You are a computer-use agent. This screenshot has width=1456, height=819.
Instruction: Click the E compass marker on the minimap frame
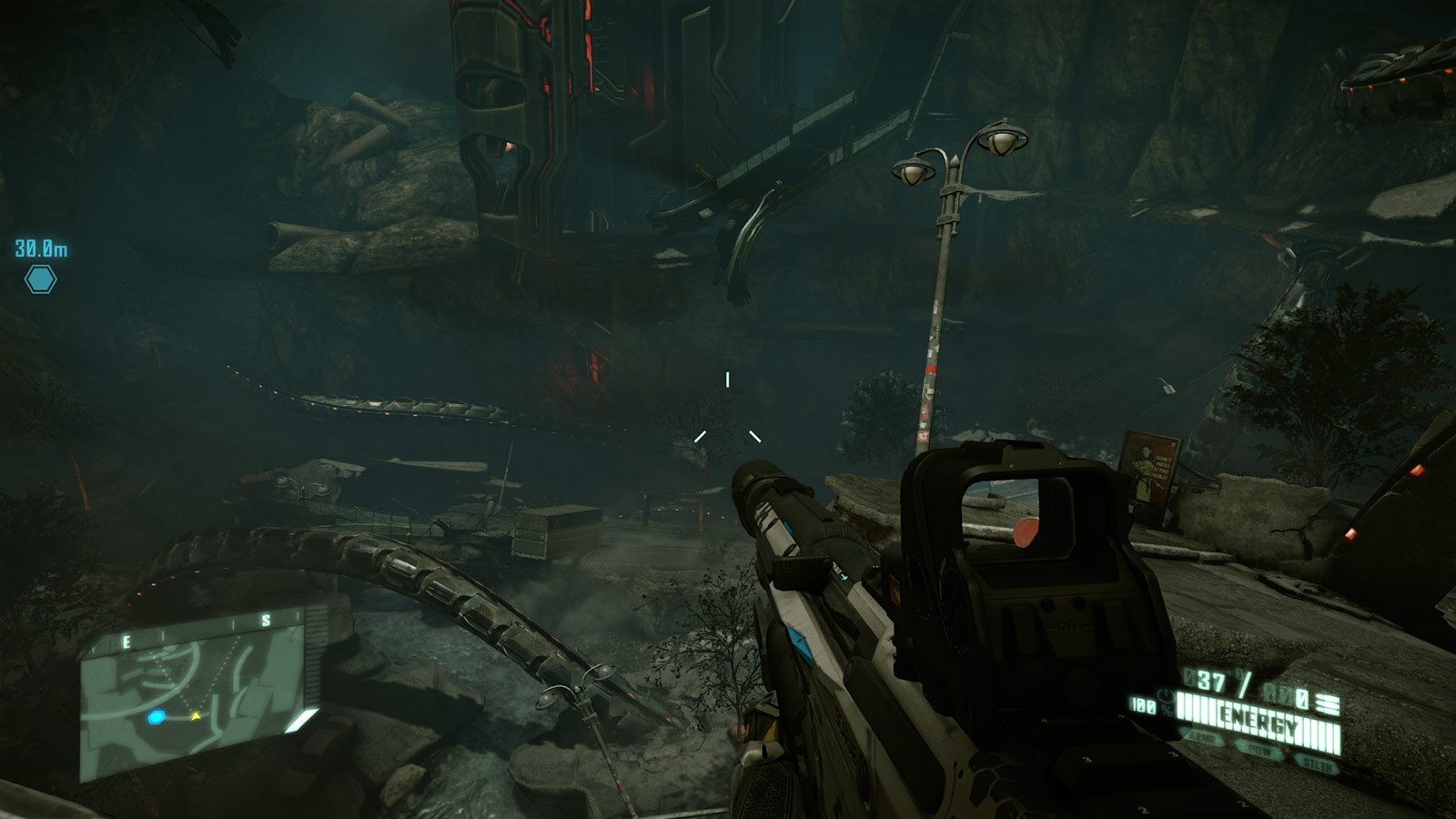(x=126, y=641)
